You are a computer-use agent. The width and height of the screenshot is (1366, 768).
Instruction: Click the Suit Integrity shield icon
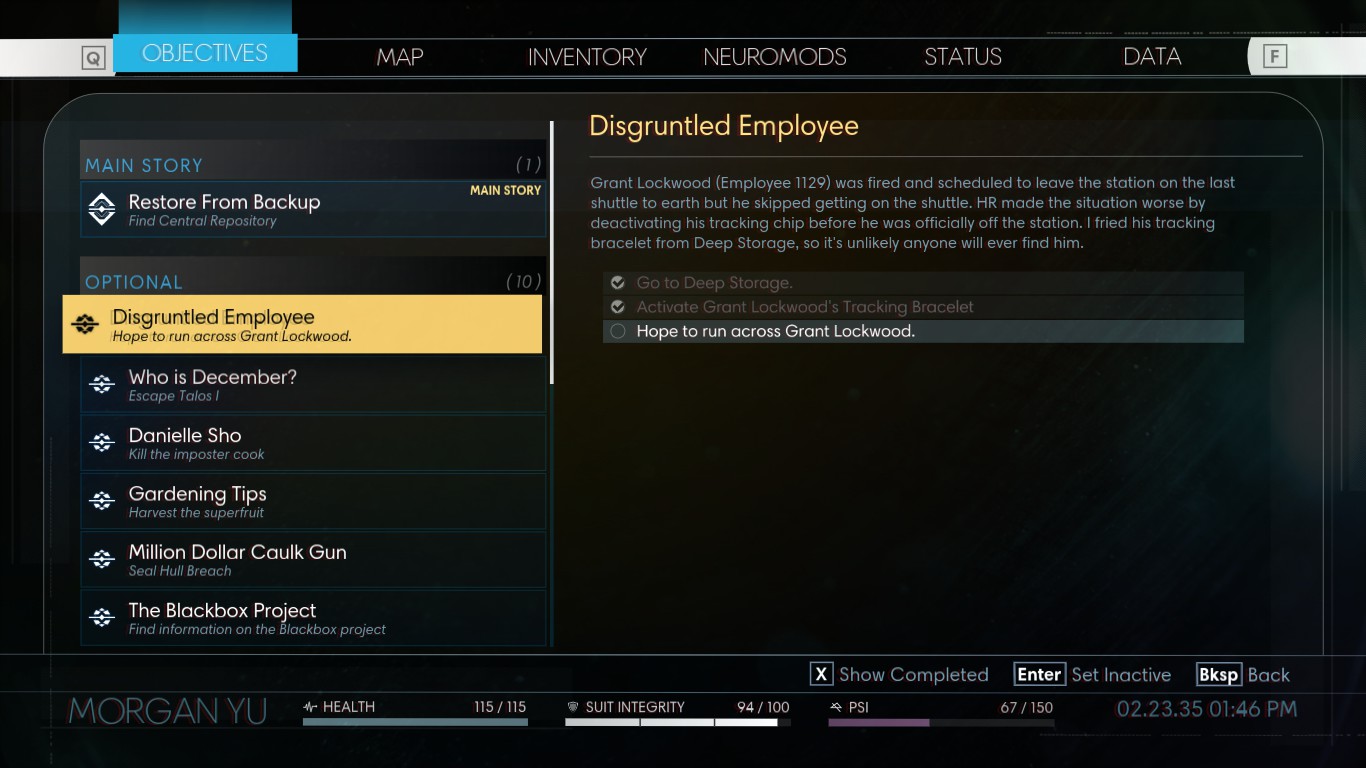(574, 707)
